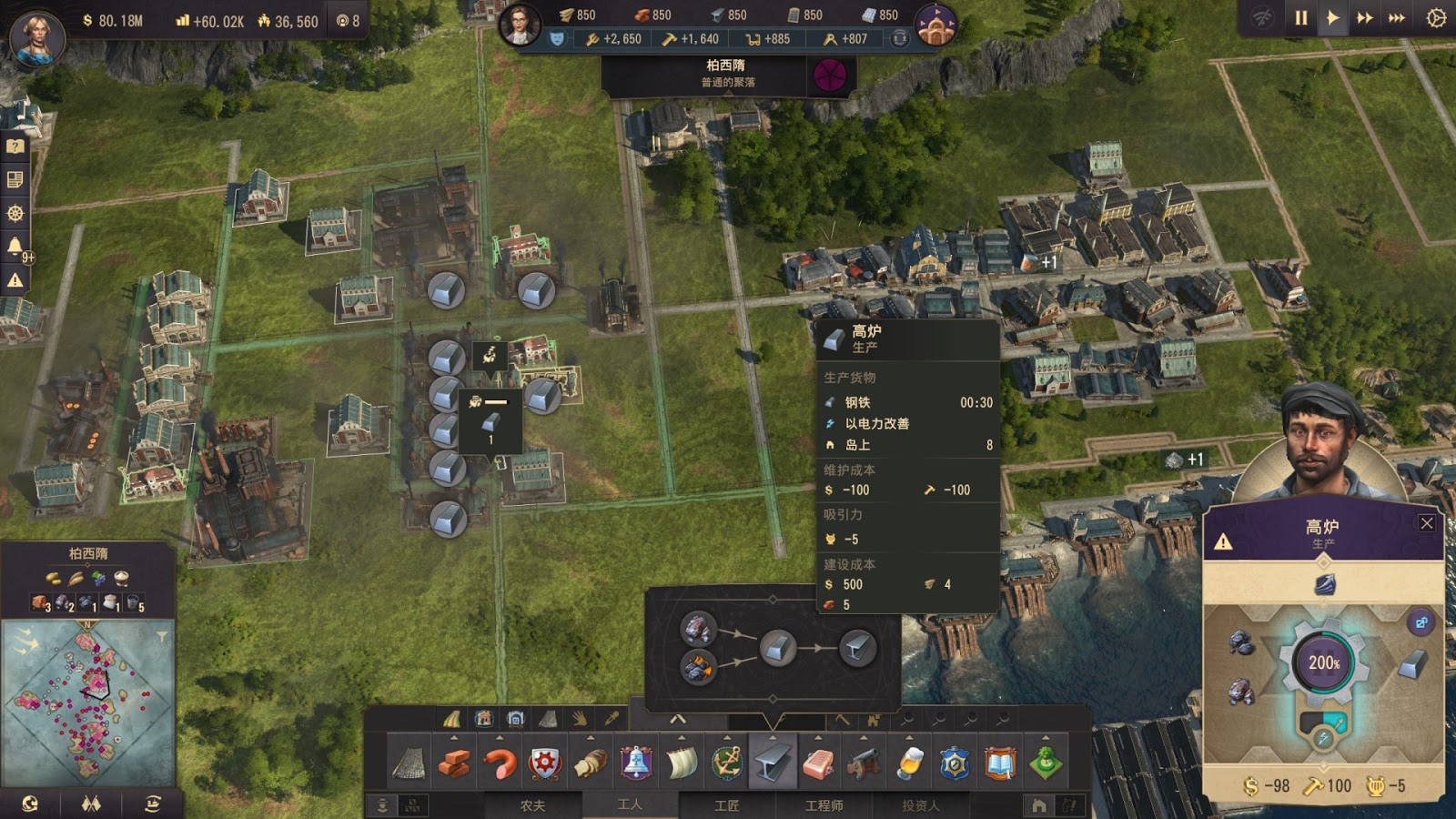This screenshot has width=1456, height=819.
Task: Select the beer production chain icon
Action: (909, 763)
